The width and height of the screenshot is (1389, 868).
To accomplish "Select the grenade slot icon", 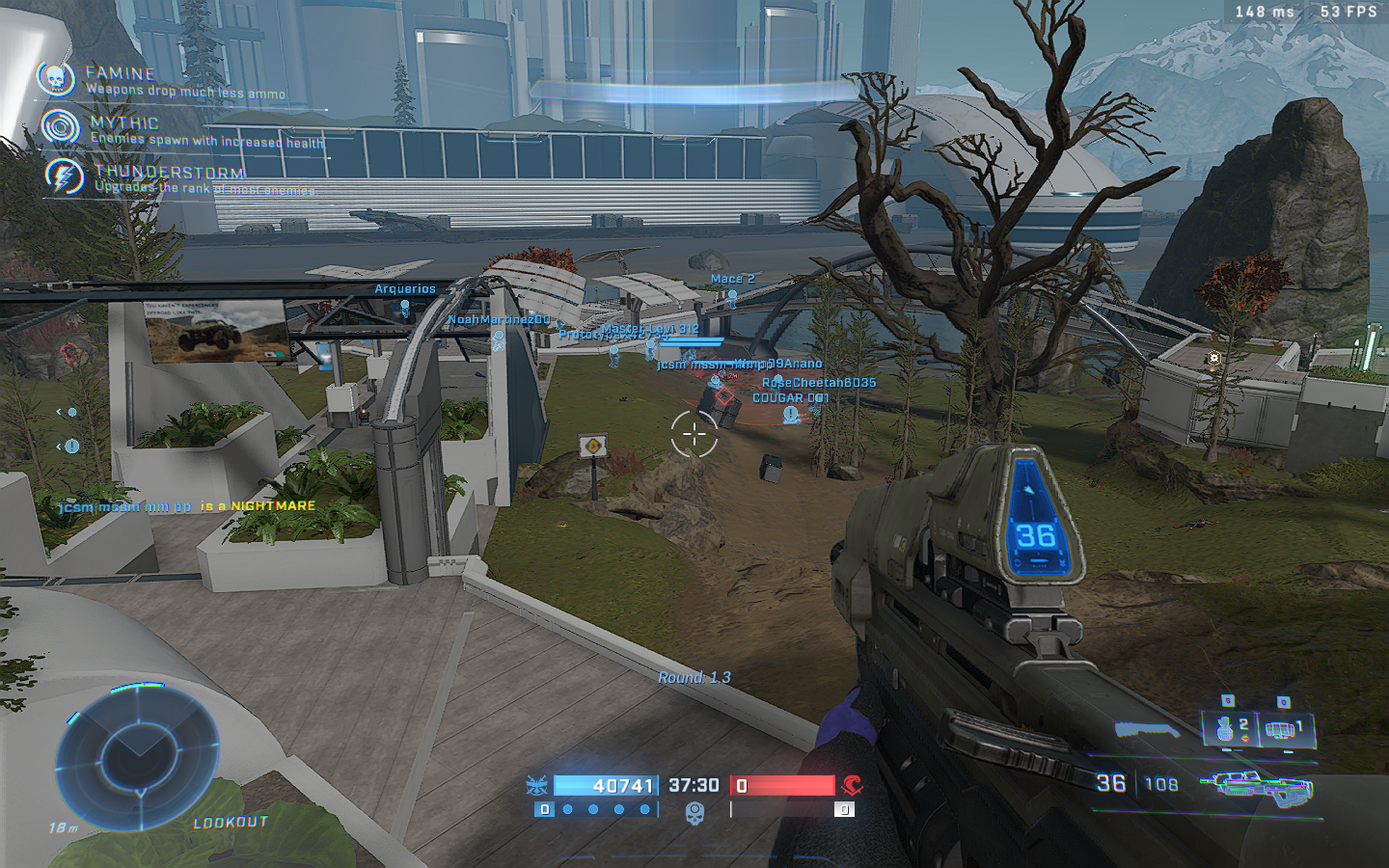I will tap(1227, 728).
